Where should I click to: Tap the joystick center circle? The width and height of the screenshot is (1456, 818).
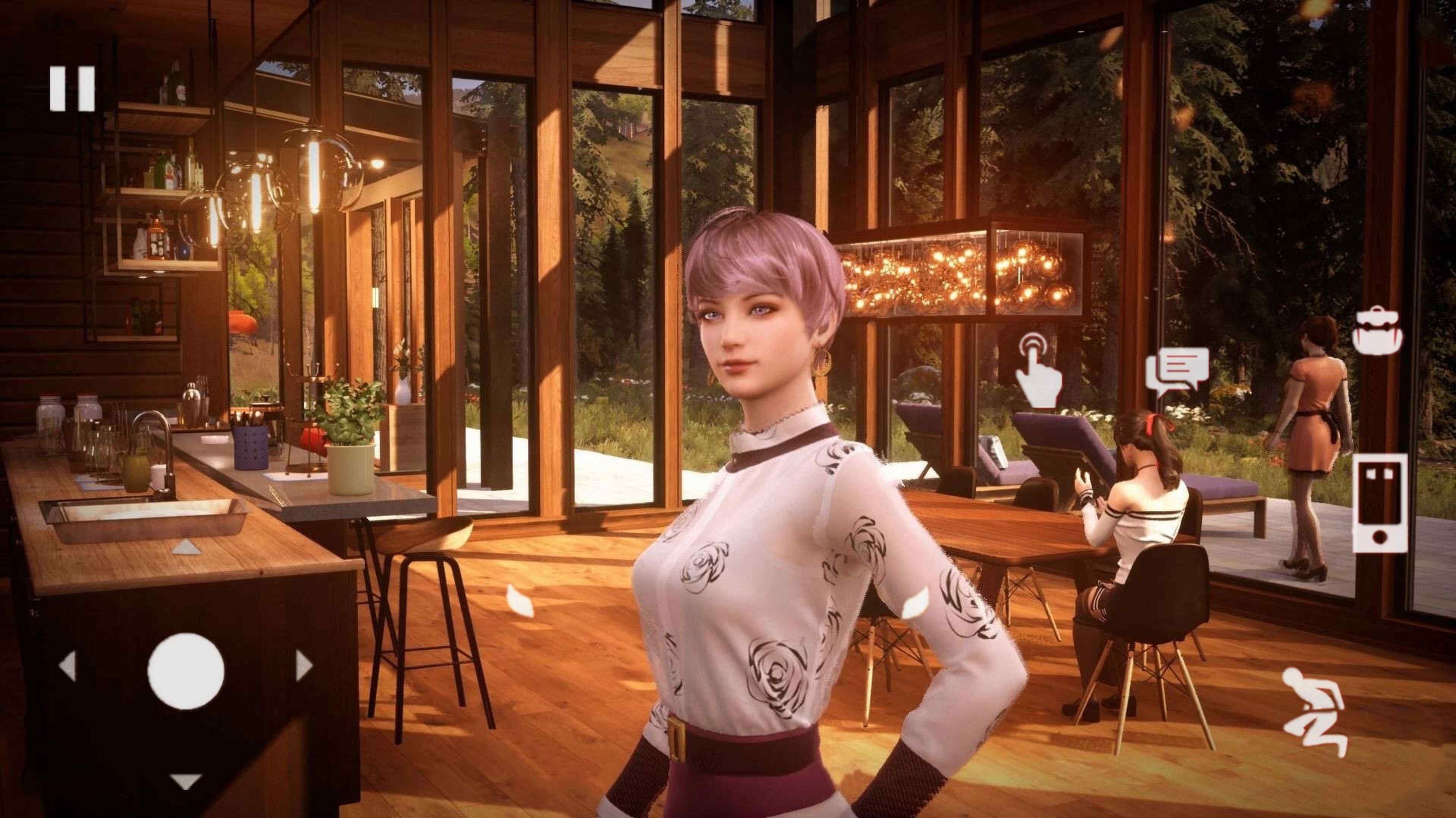point(186,671)
